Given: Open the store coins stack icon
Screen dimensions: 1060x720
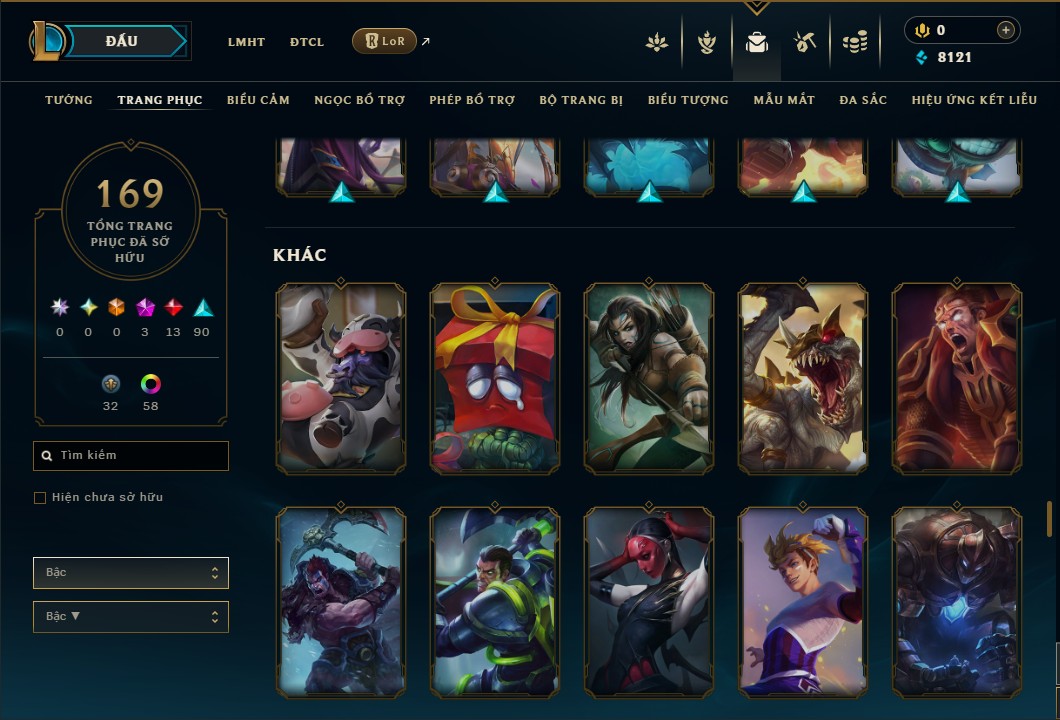Looking at the screenshot, I should point(854,42).
